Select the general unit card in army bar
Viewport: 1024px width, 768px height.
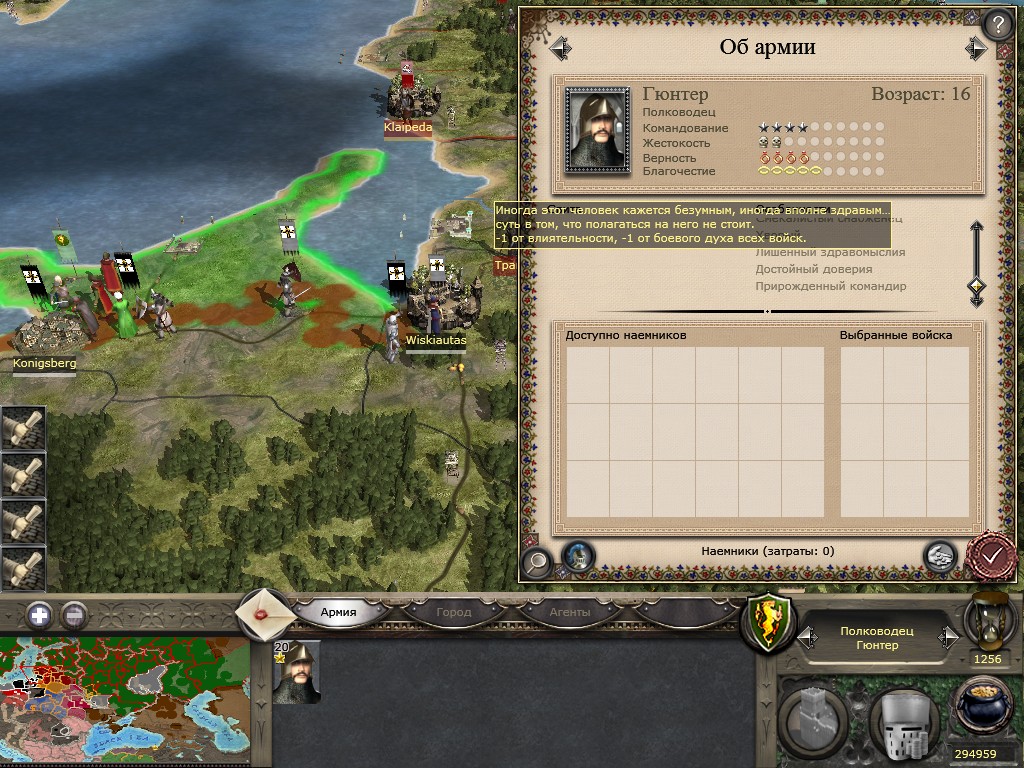[296, 673]
